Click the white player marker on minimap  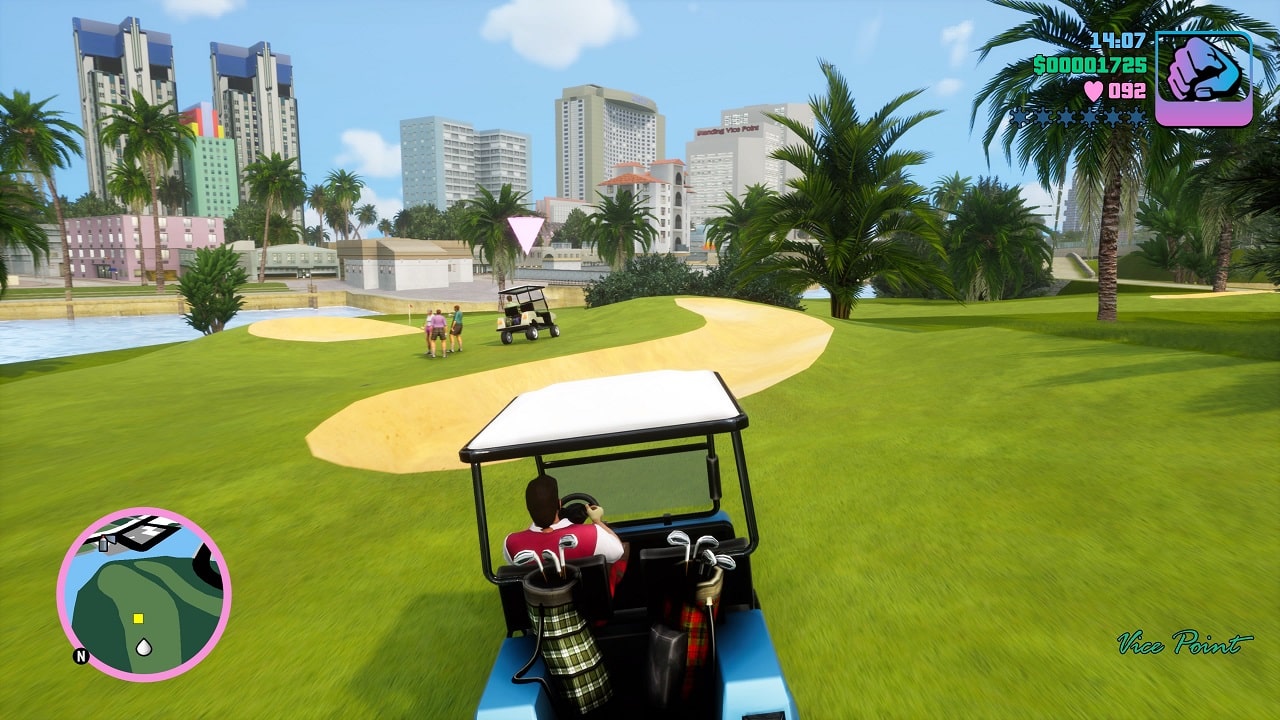144,647
